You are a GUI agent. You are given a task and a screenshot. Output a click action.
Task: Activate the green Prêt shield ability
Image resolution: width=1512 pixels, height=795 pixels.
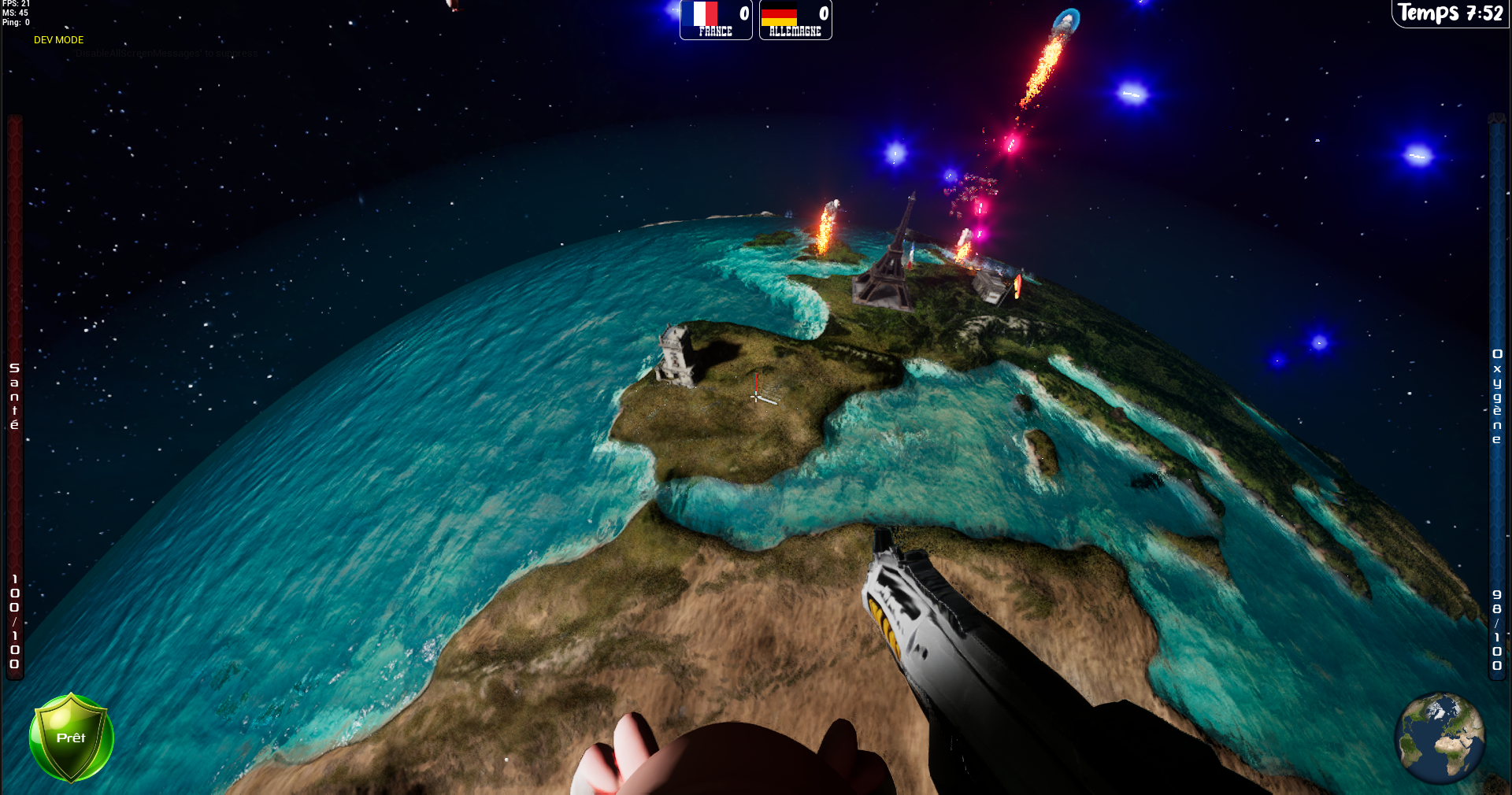click(71, 738)
